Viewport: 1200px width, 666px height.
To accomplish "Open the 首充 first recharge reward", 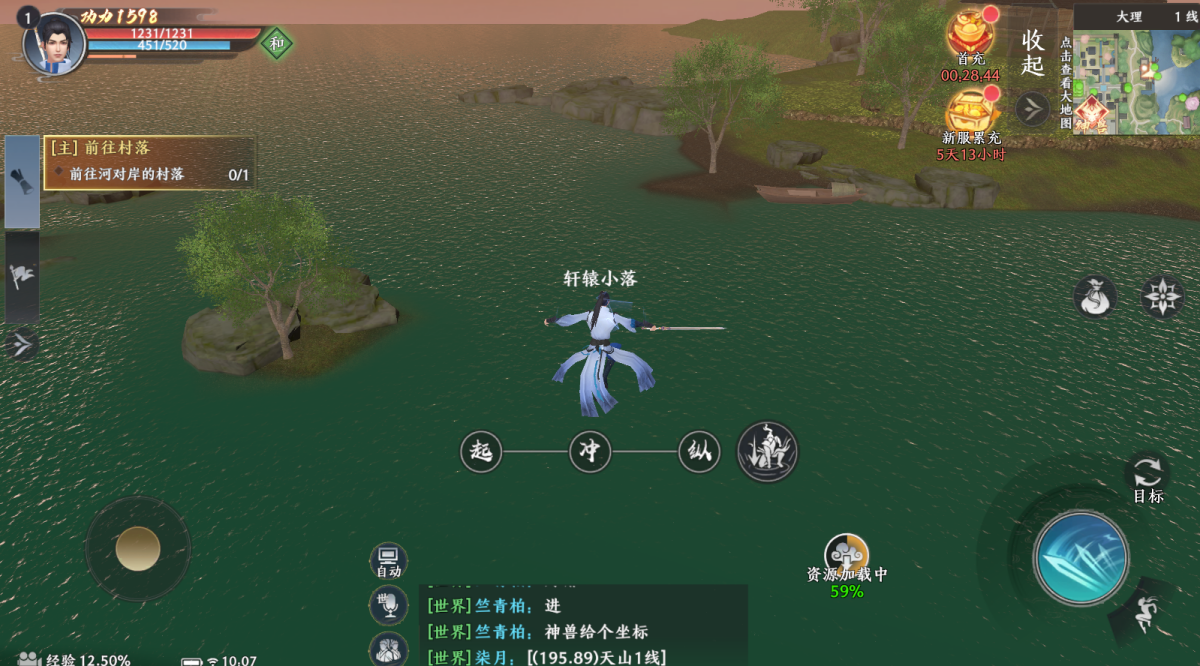I will [x=969, y=35].
